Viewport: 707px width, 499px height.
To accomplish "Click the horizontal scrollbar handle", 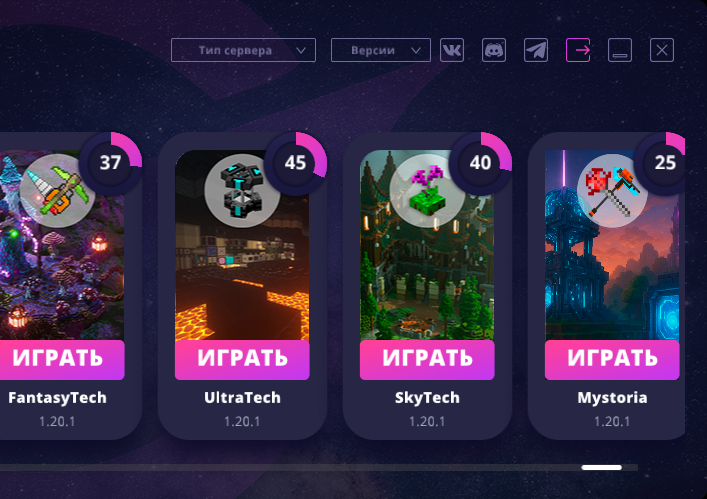I will click(x=601, y=467).
